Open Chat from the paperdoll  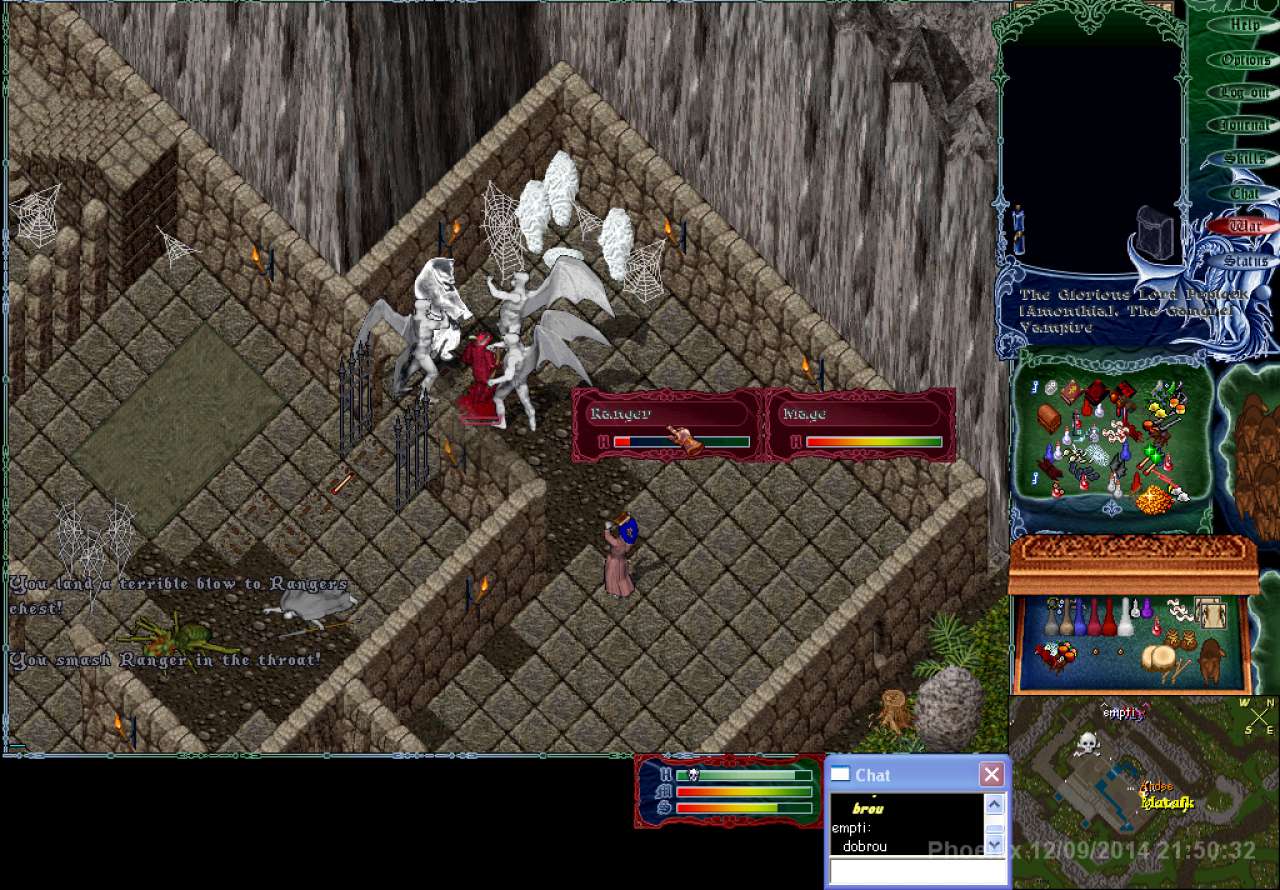(1244, 193)
